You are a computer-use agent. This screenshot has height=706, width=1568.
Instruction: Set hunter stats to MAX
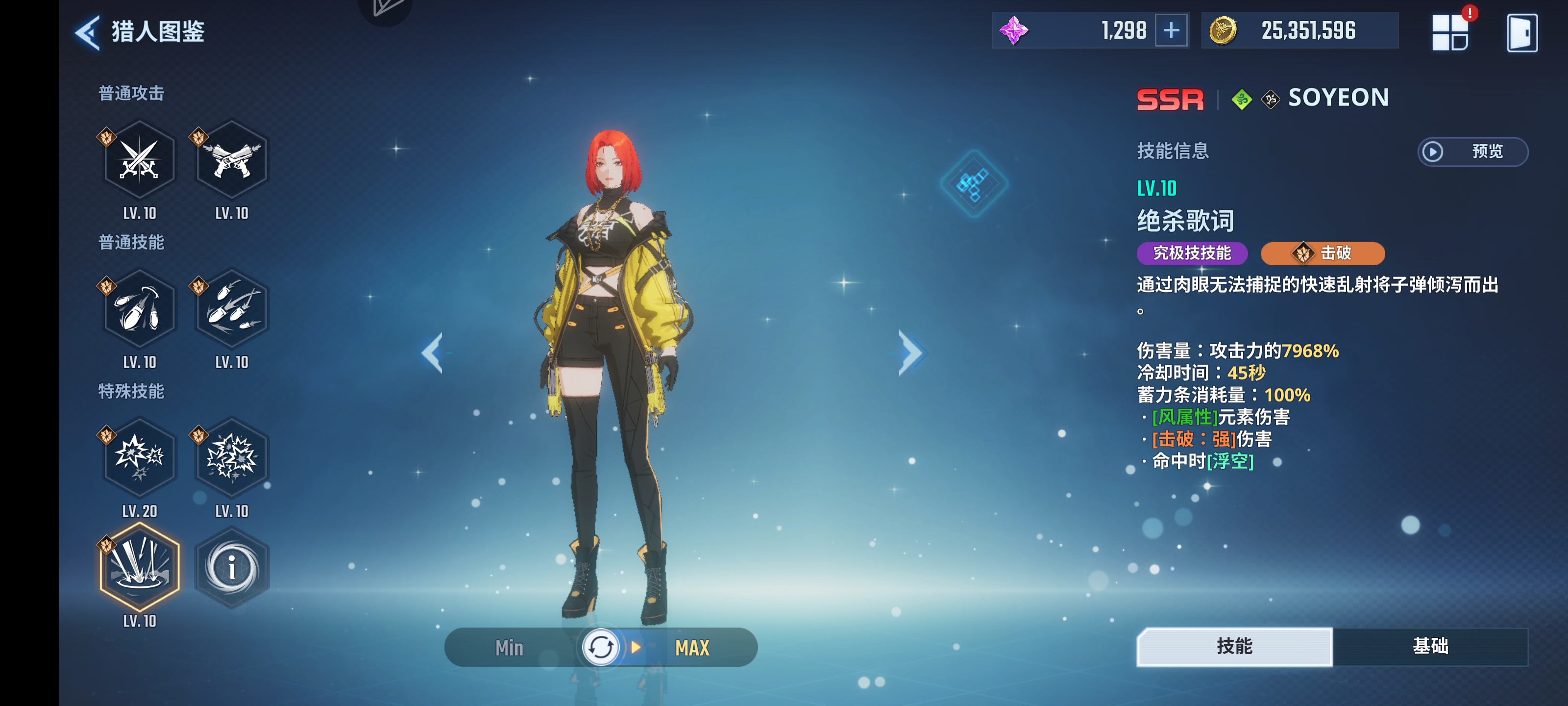pyautogui.click(x=692, y=648)
